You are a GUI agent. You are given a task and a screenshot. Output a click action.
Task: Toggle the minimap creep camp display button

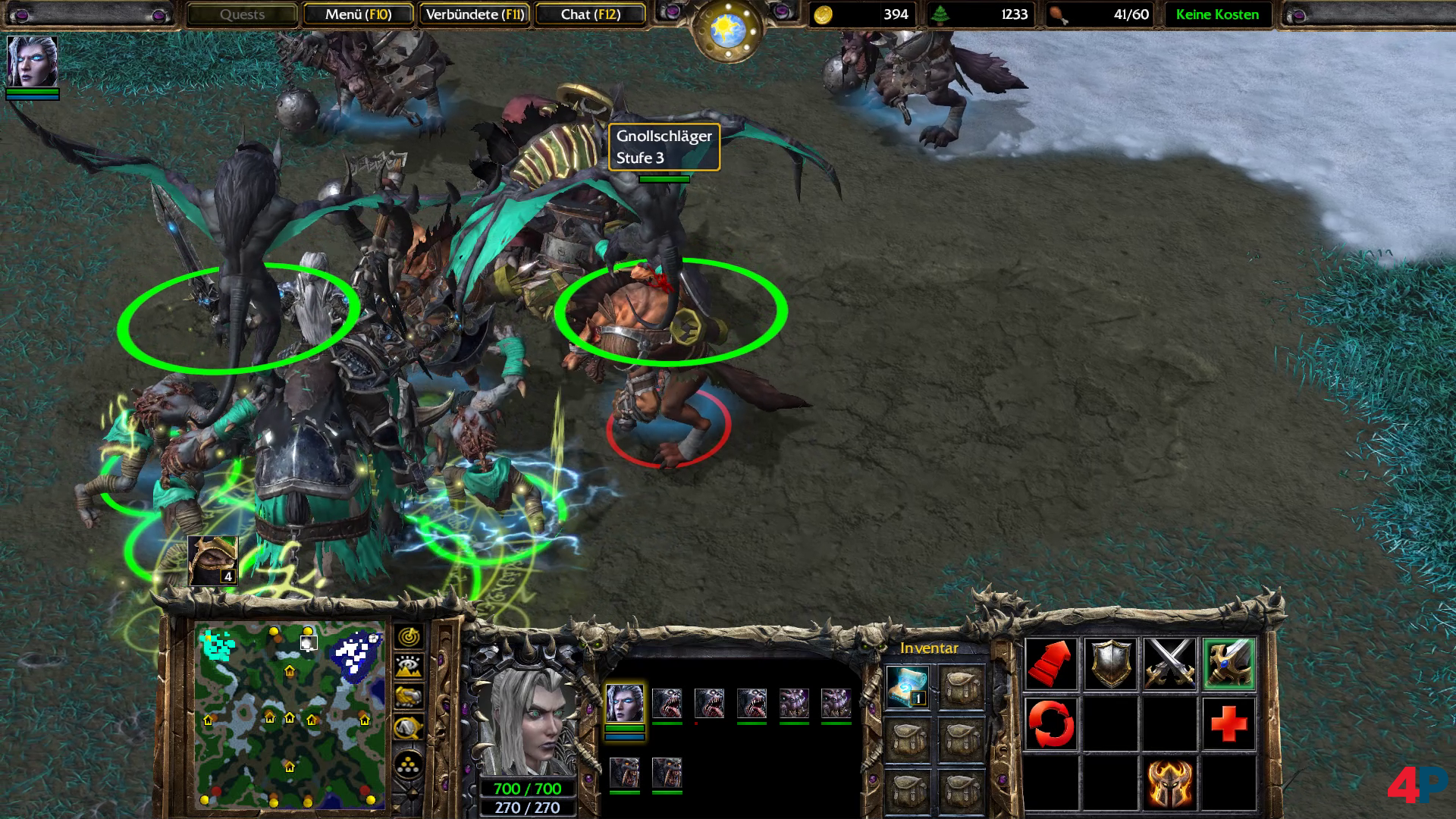[409, 728]
